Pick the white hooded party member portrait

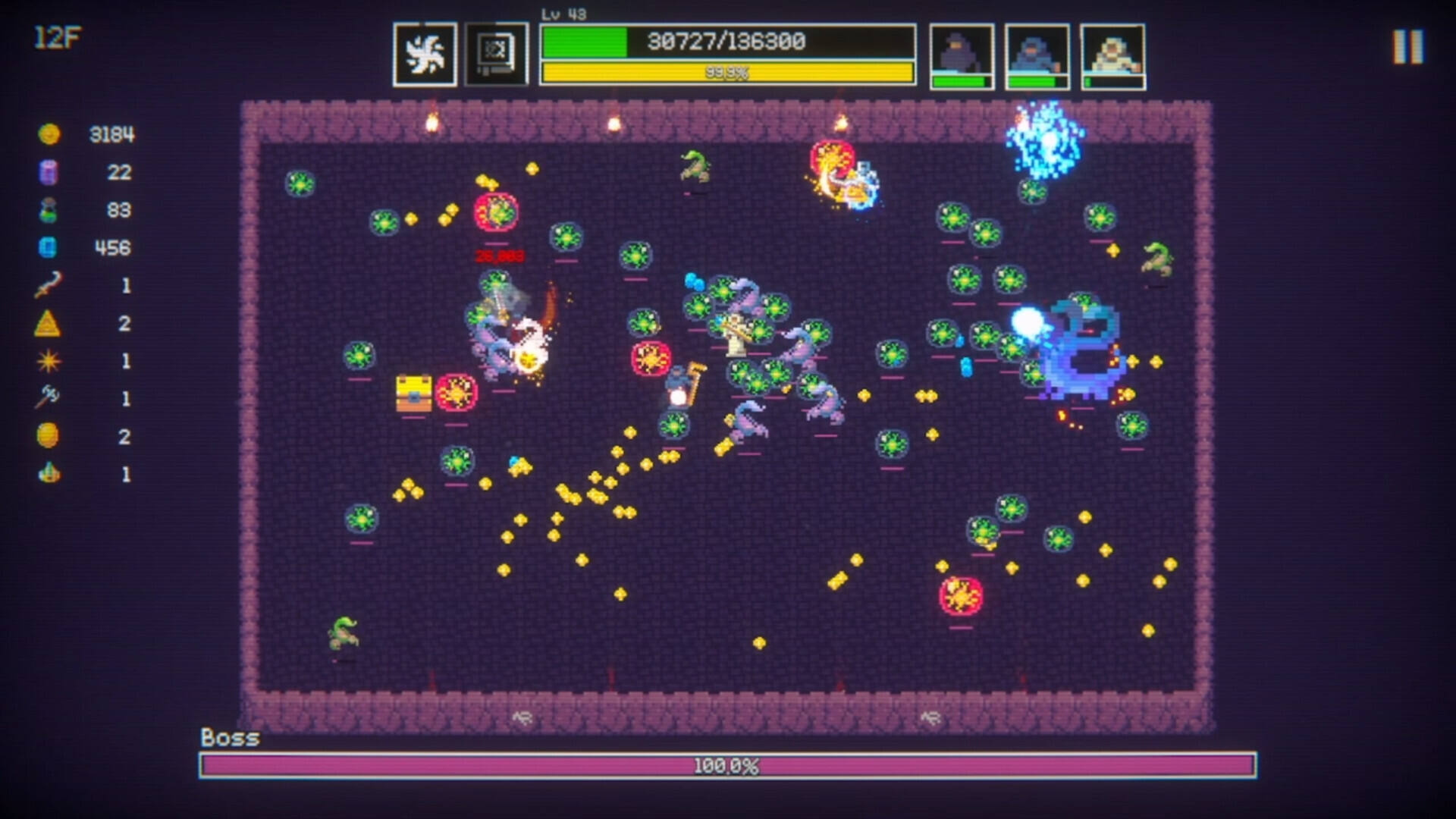(1112, 55)
